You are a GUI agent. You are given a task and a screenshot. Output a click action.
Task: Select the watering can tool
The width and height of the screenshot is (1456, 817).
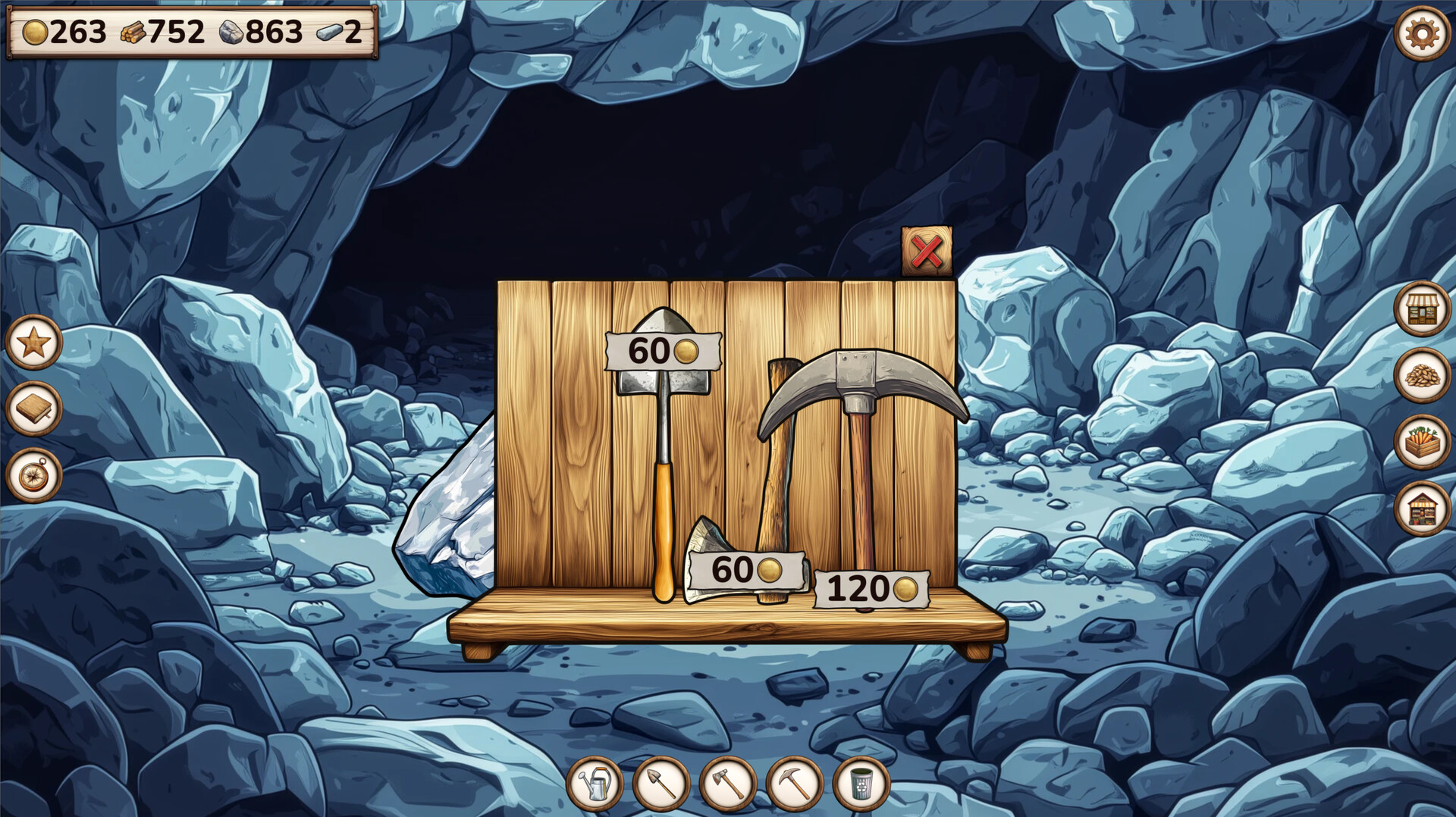tap(597, 782)
